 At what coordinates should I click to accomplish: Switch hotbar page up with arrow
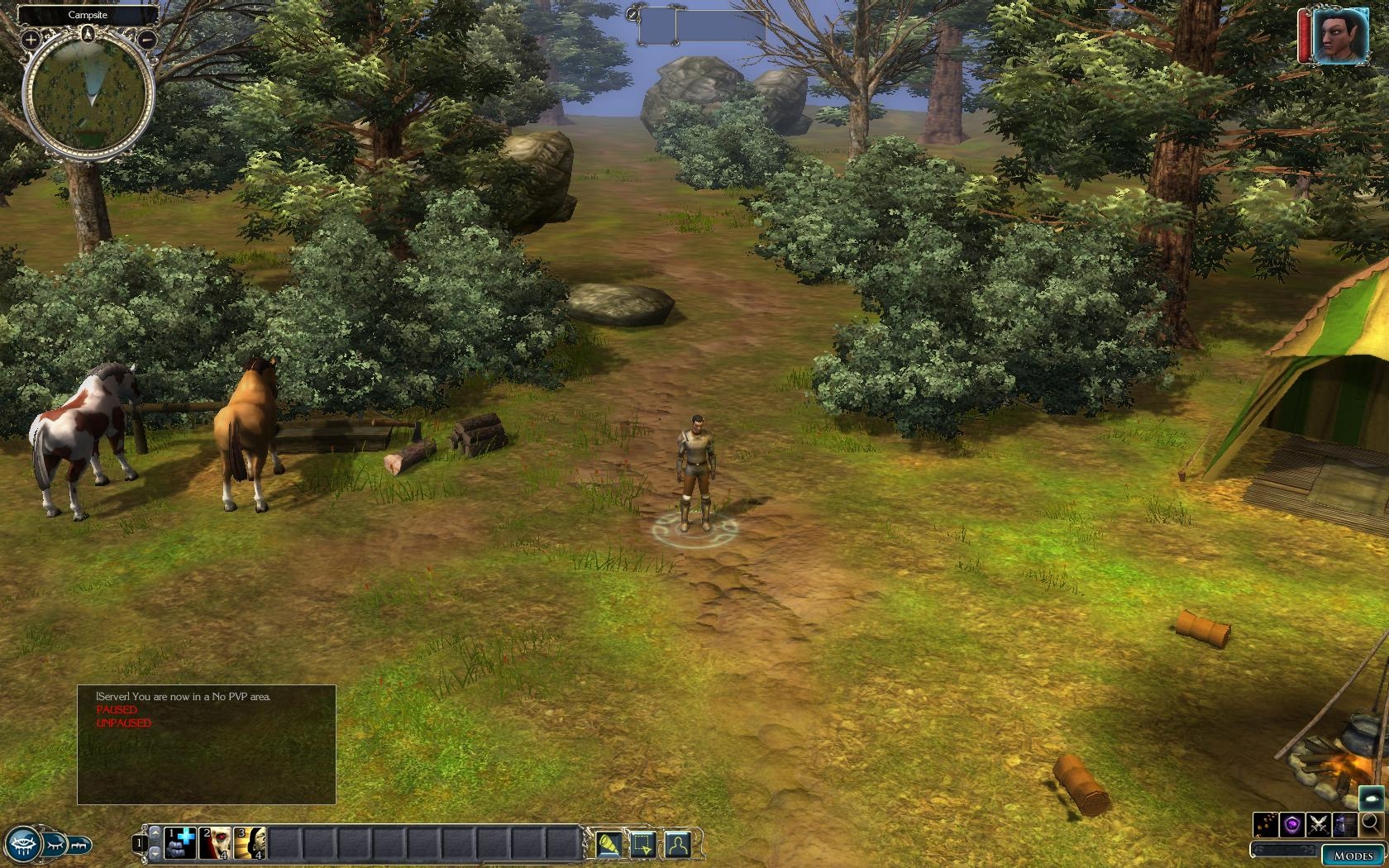click(155, 834)
